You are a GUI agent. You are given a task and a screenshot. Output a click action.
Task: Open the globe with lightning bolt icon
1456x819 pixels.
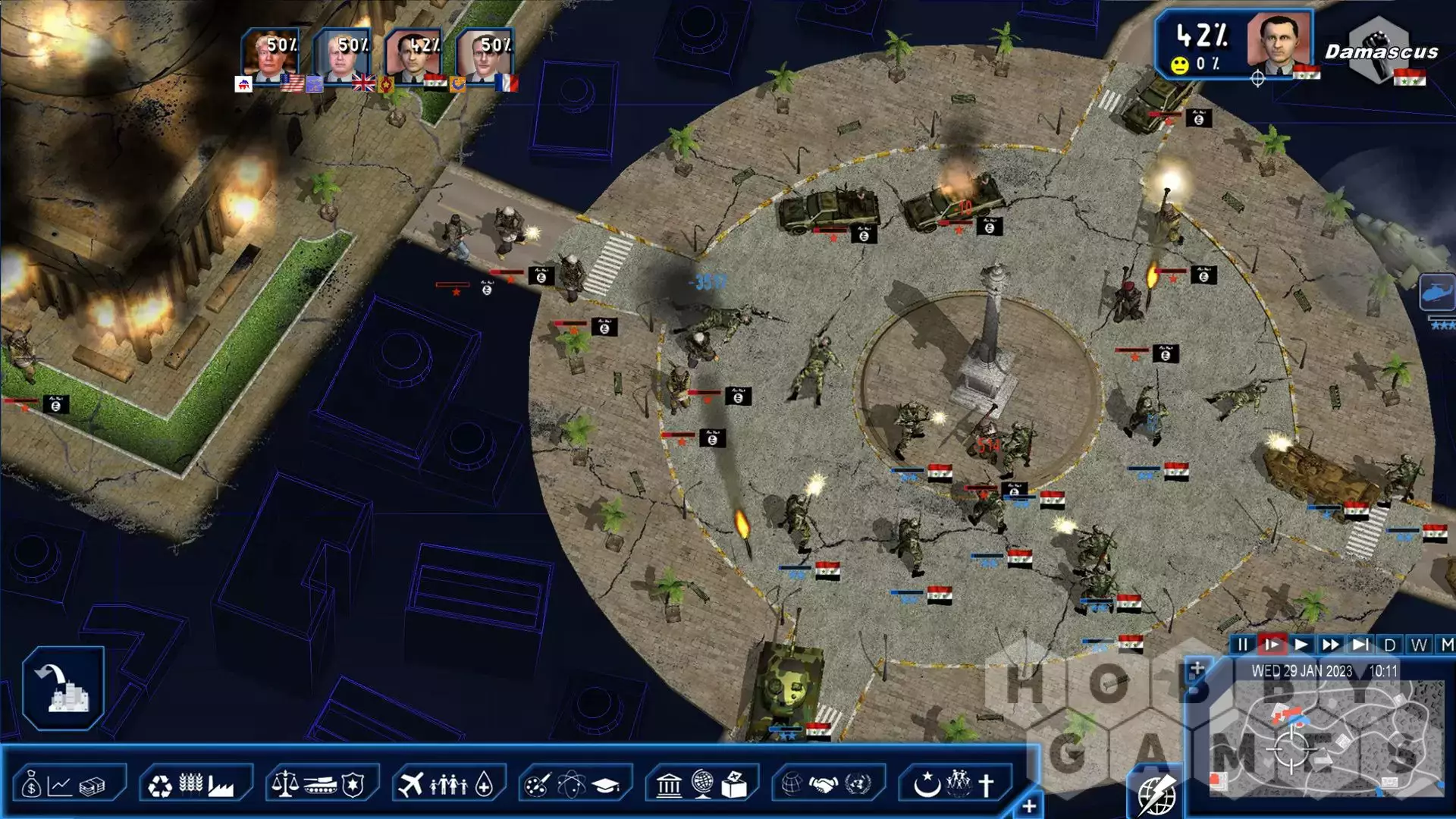tap(1156, 794)
